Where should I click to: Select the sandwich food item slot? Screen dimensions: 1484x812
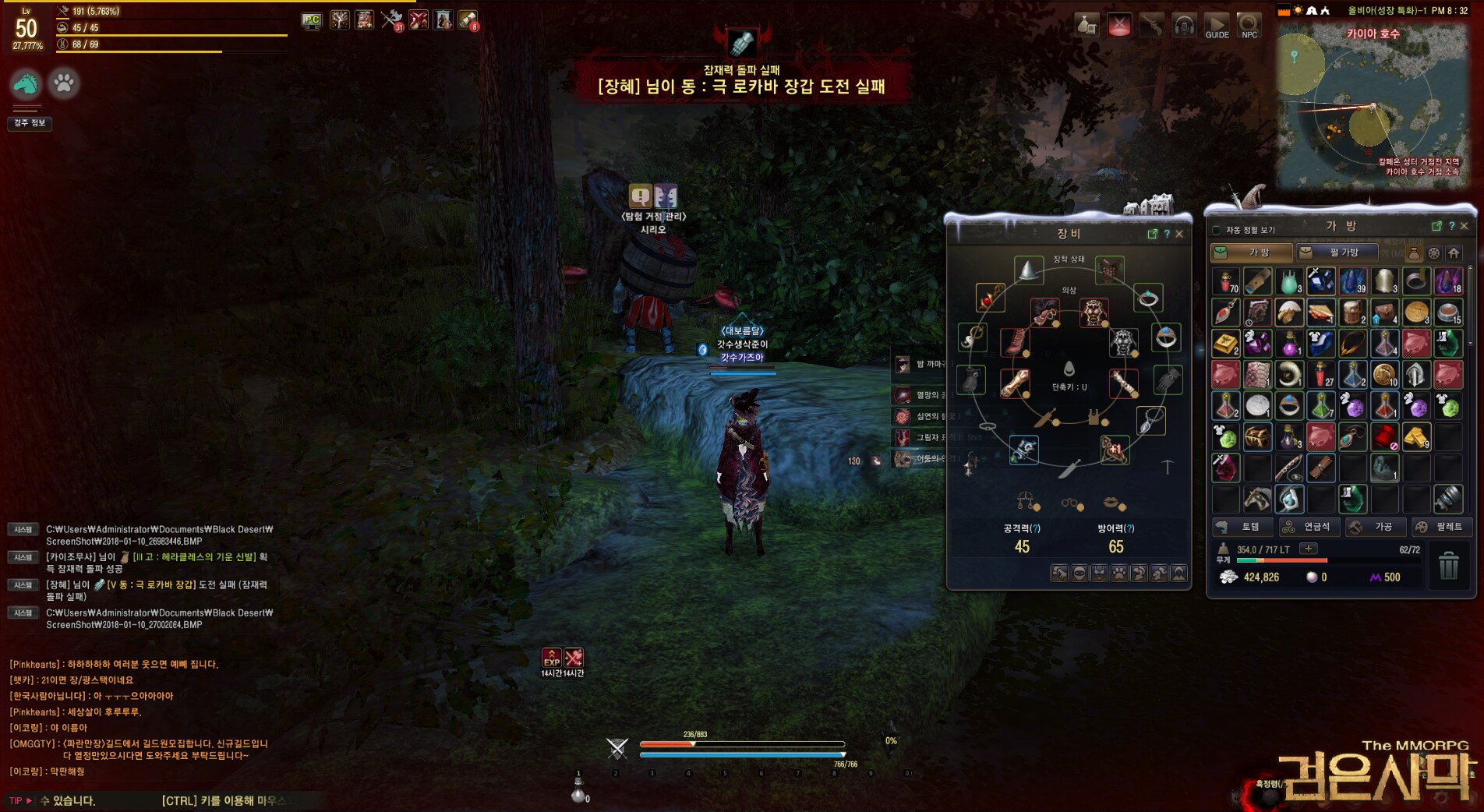(1320, 312)
